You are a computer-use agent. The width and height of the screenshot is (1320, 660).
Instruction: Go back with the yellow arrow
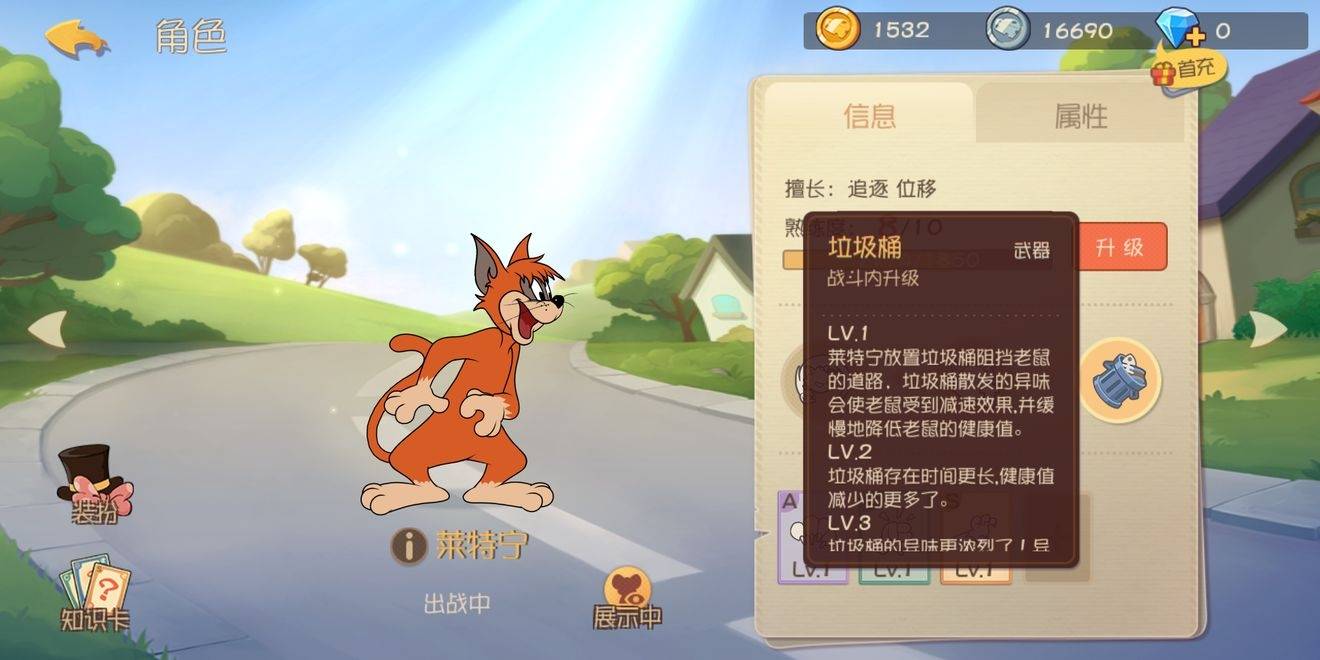click(x=77, y=38)
